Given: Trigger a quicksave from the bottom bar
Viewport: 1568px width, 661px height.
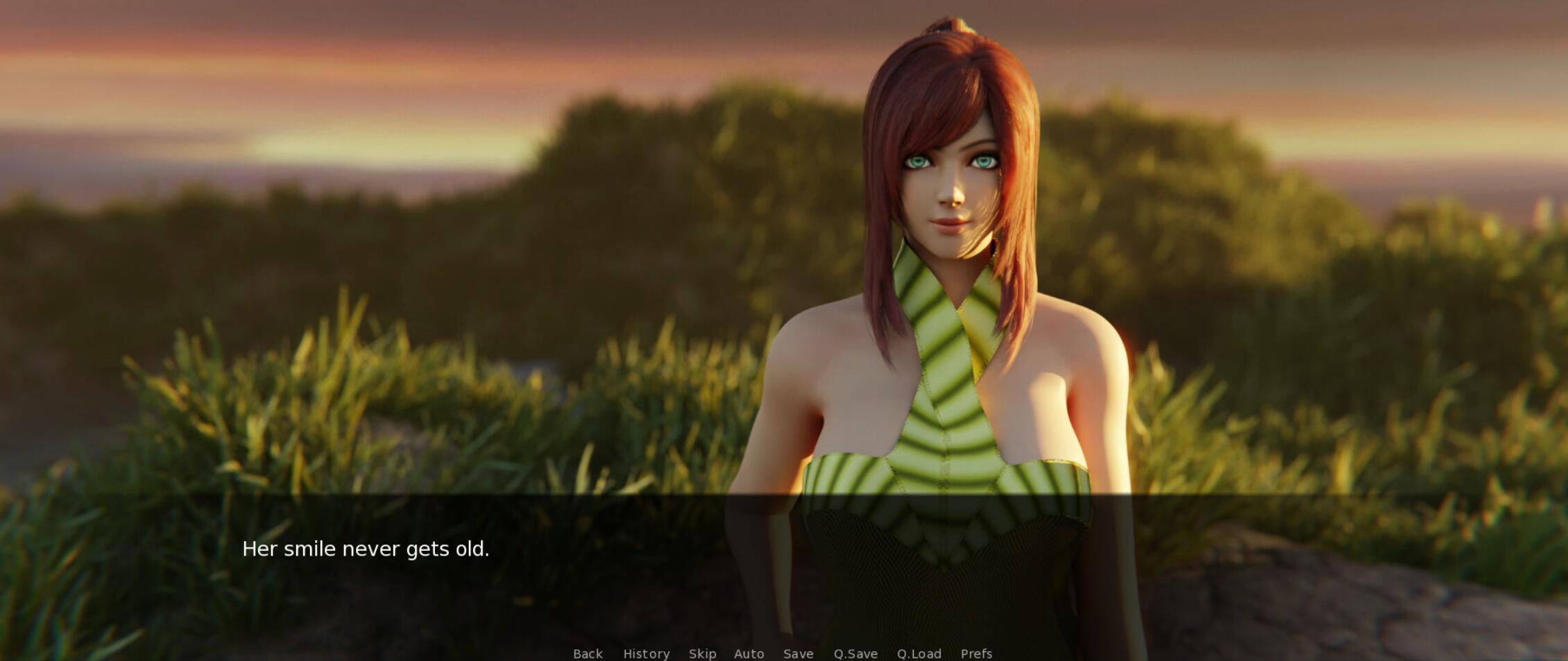Looking at the screenshot, I should 855,653.
